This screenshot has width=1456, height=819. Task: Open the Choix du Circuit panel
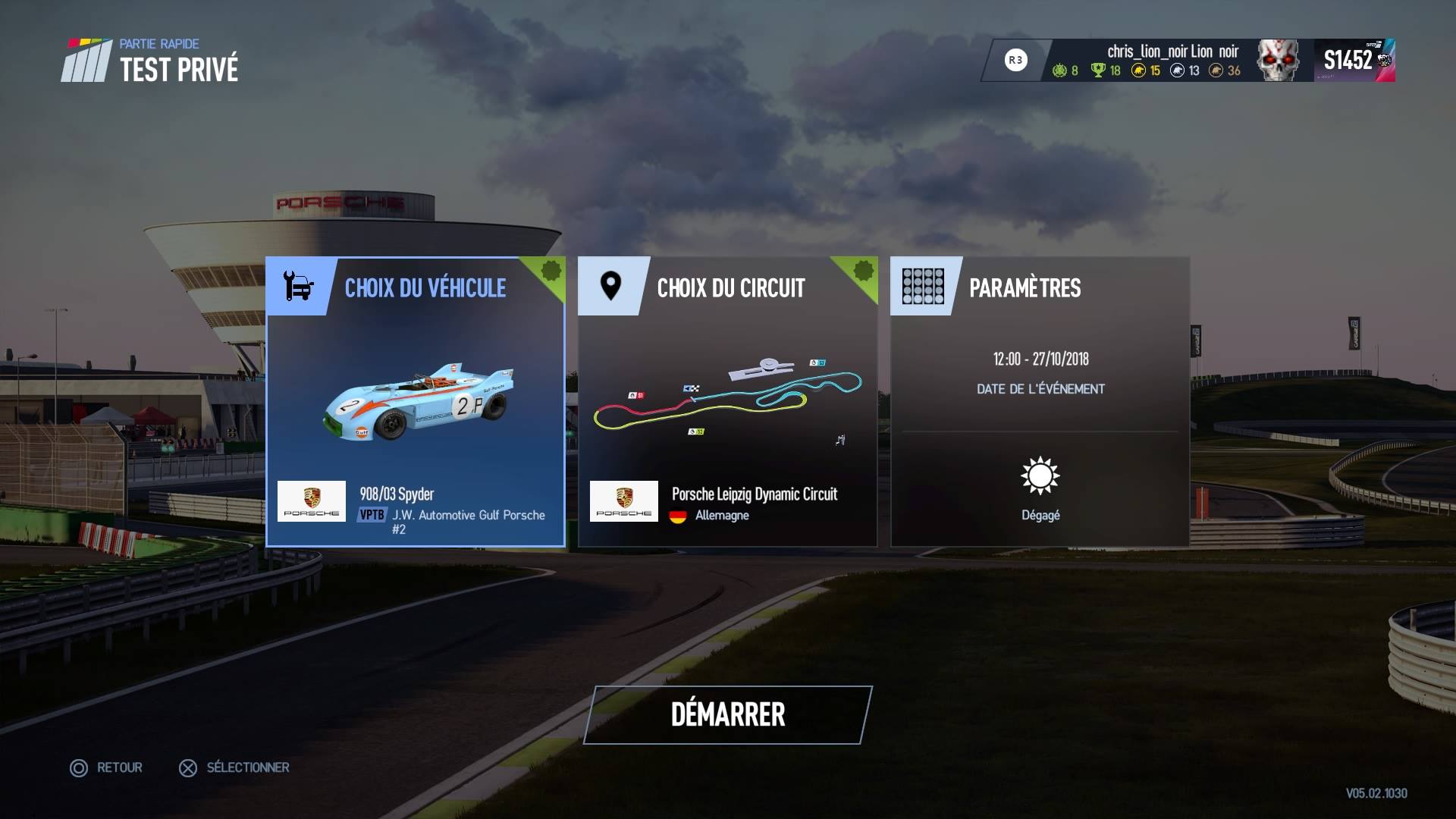[727, 402]
